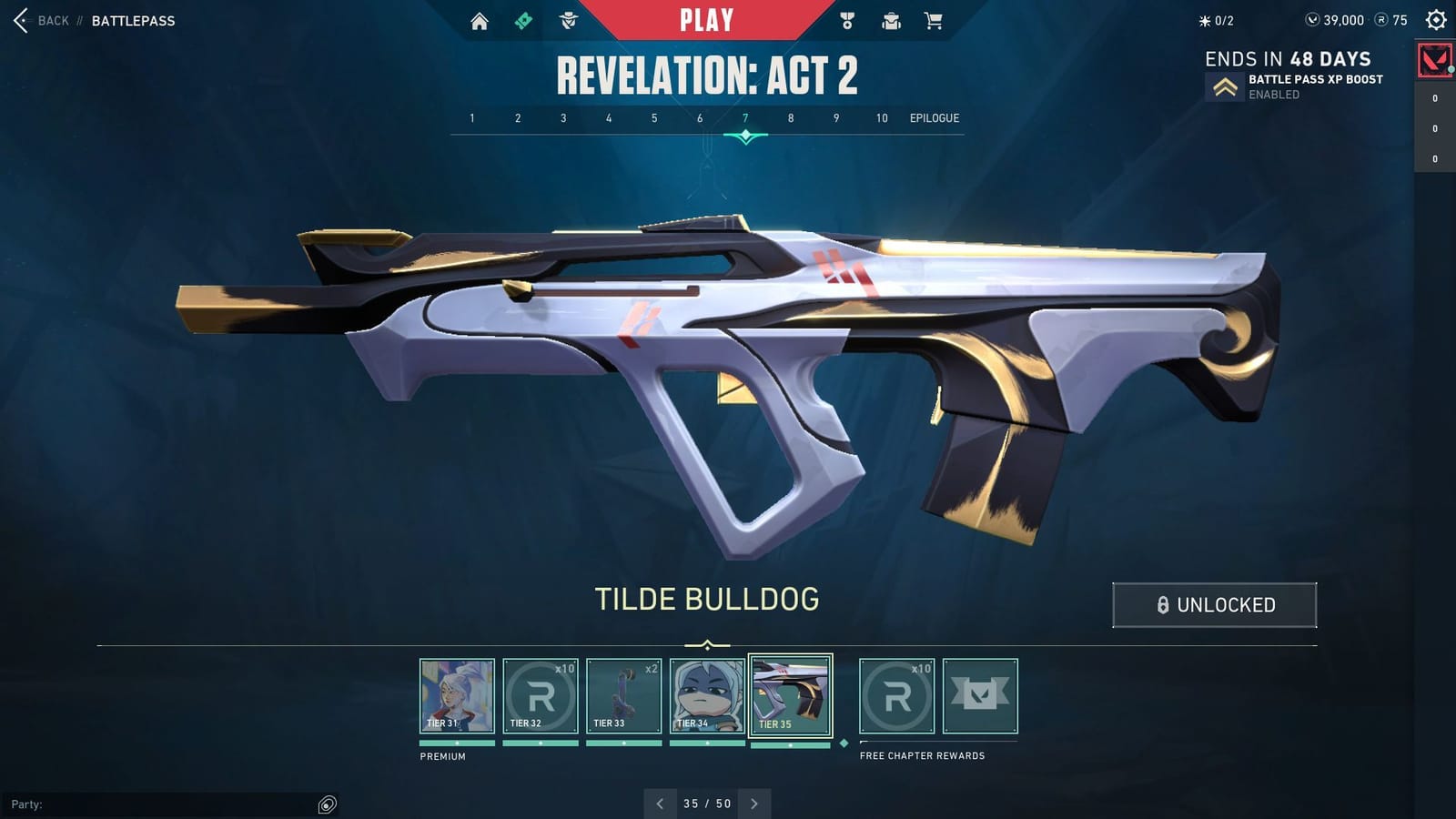Select the Home icon in top navigation
Viewport: 1456px width, 819px height.
pyautogui.click(x=480, y=20)
